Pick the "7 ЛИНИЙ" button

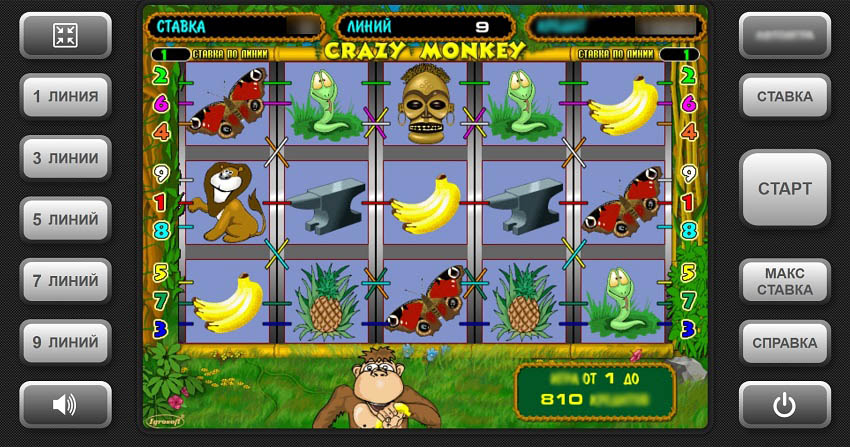tap(66, 281)
